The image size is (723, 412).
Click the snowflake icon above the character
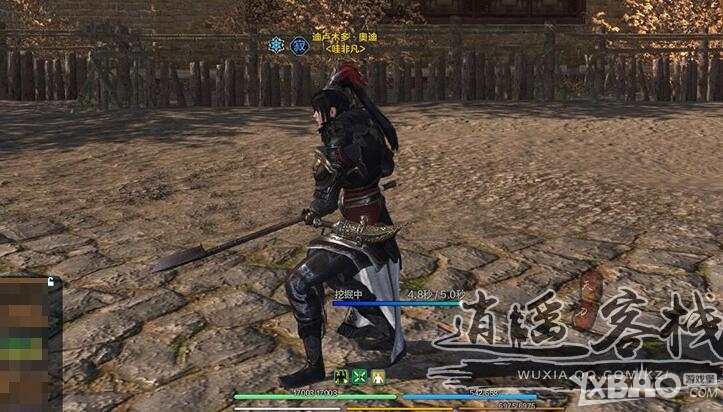coord(276,45)
